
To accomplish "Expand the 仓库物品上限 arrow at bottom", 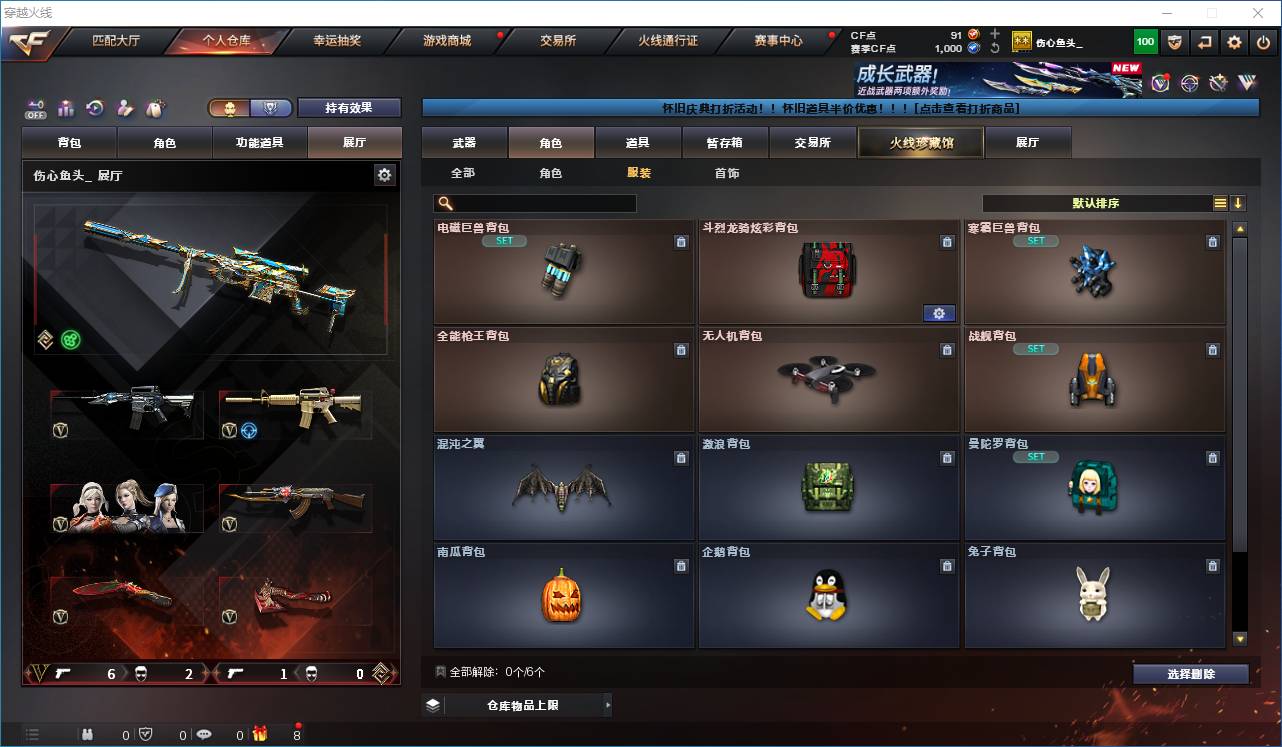I will point(608,705).
